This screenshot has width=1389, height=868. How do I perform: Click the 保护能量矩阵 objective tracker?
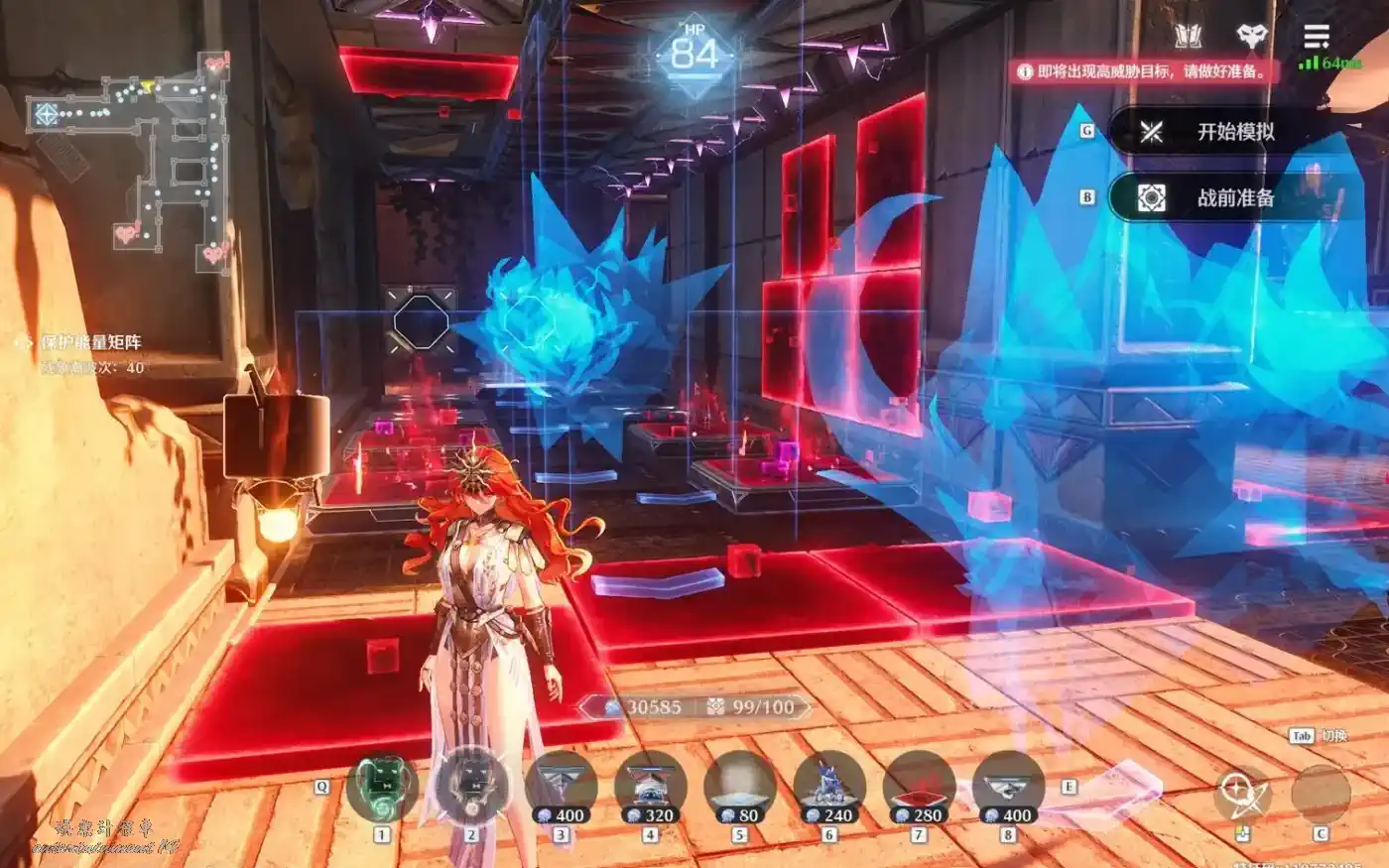click(91, 342)
